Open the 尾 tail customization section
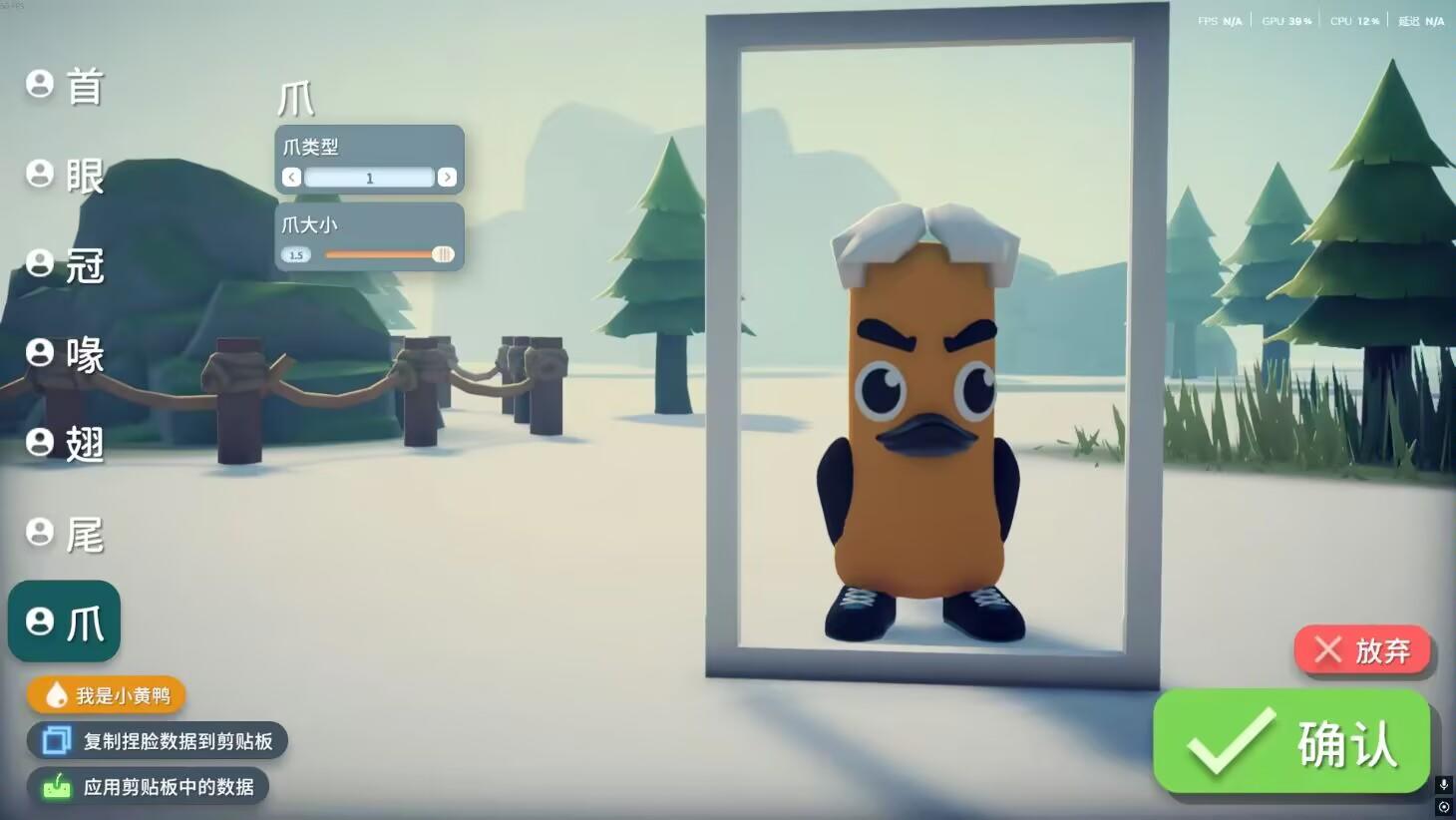The width and height of the screenshot is (1456, 820). tap(64, 533)
